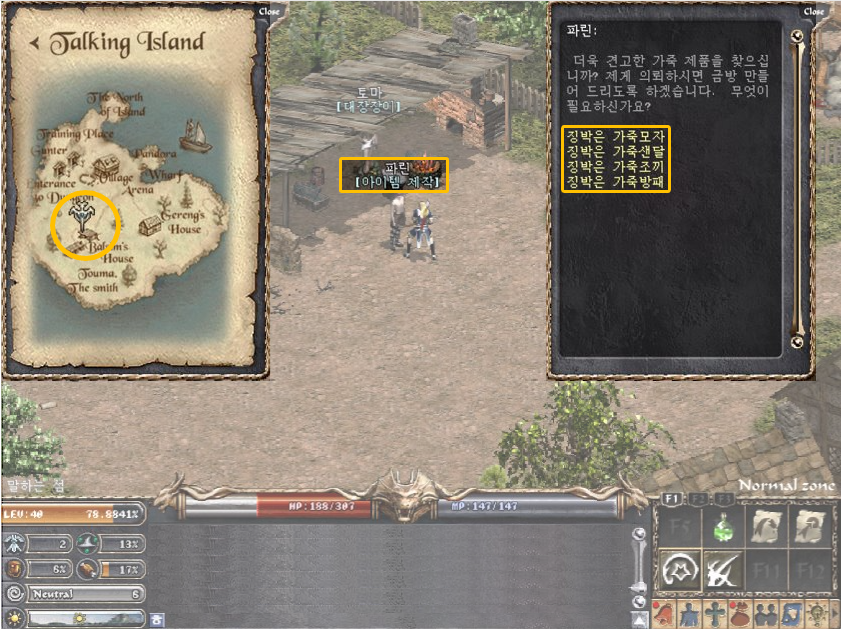Toggle the Korean input button by the daylight bar
Viewport: 841px width, 629px height.
[x=157, y=619]
